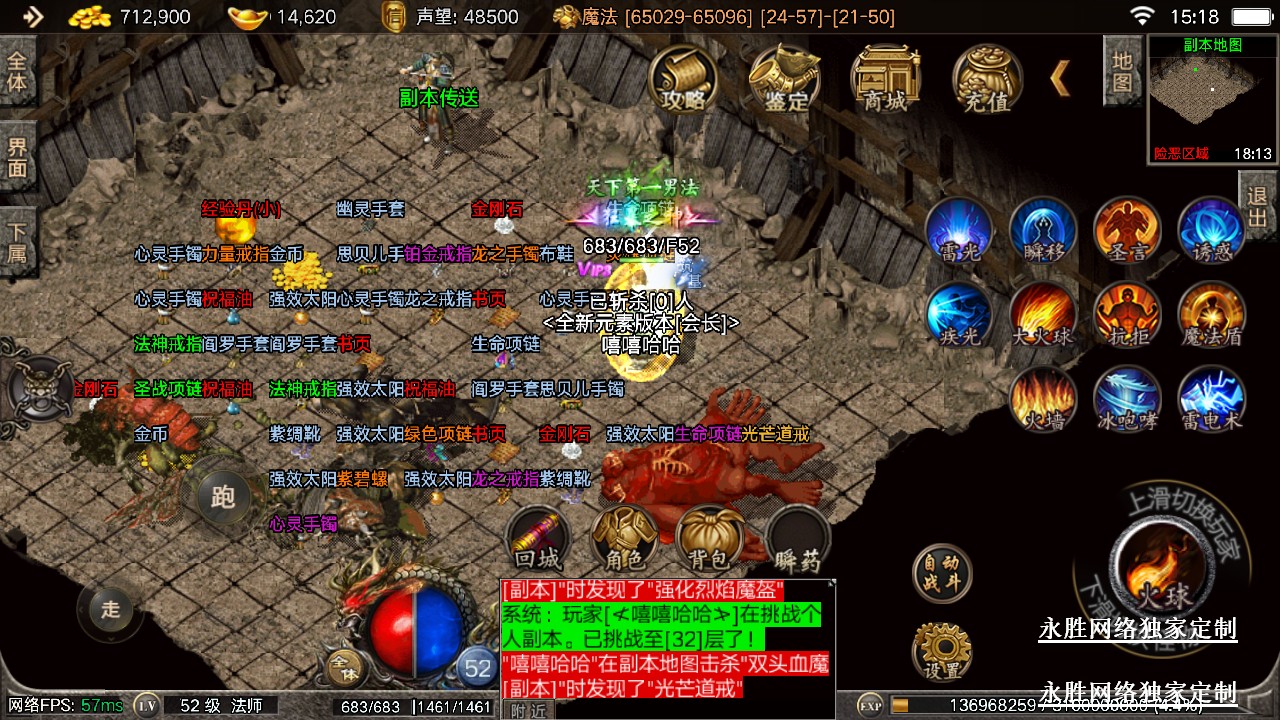The width and height of the screenshot is (1280, 720).
Task: Open the 鉴定 appraisal menu
Action: (x=786, y=79)
